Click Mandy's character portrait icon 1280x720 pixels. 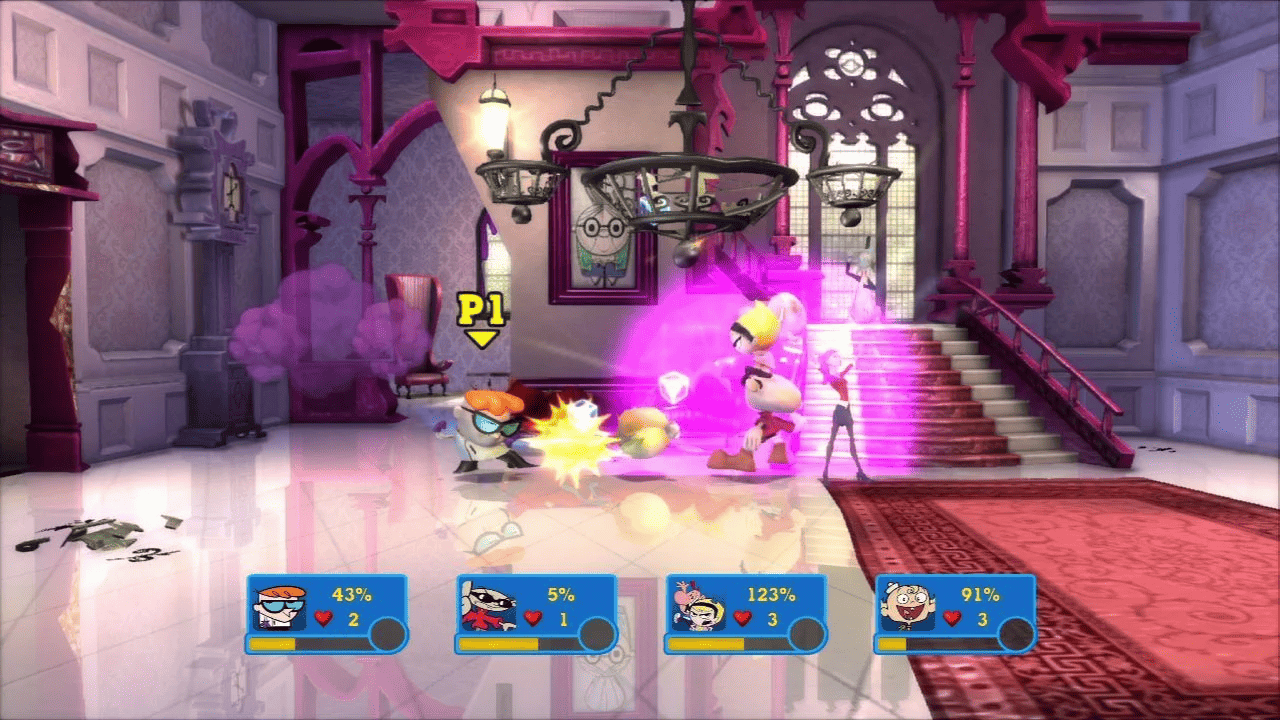pos(699,603)
